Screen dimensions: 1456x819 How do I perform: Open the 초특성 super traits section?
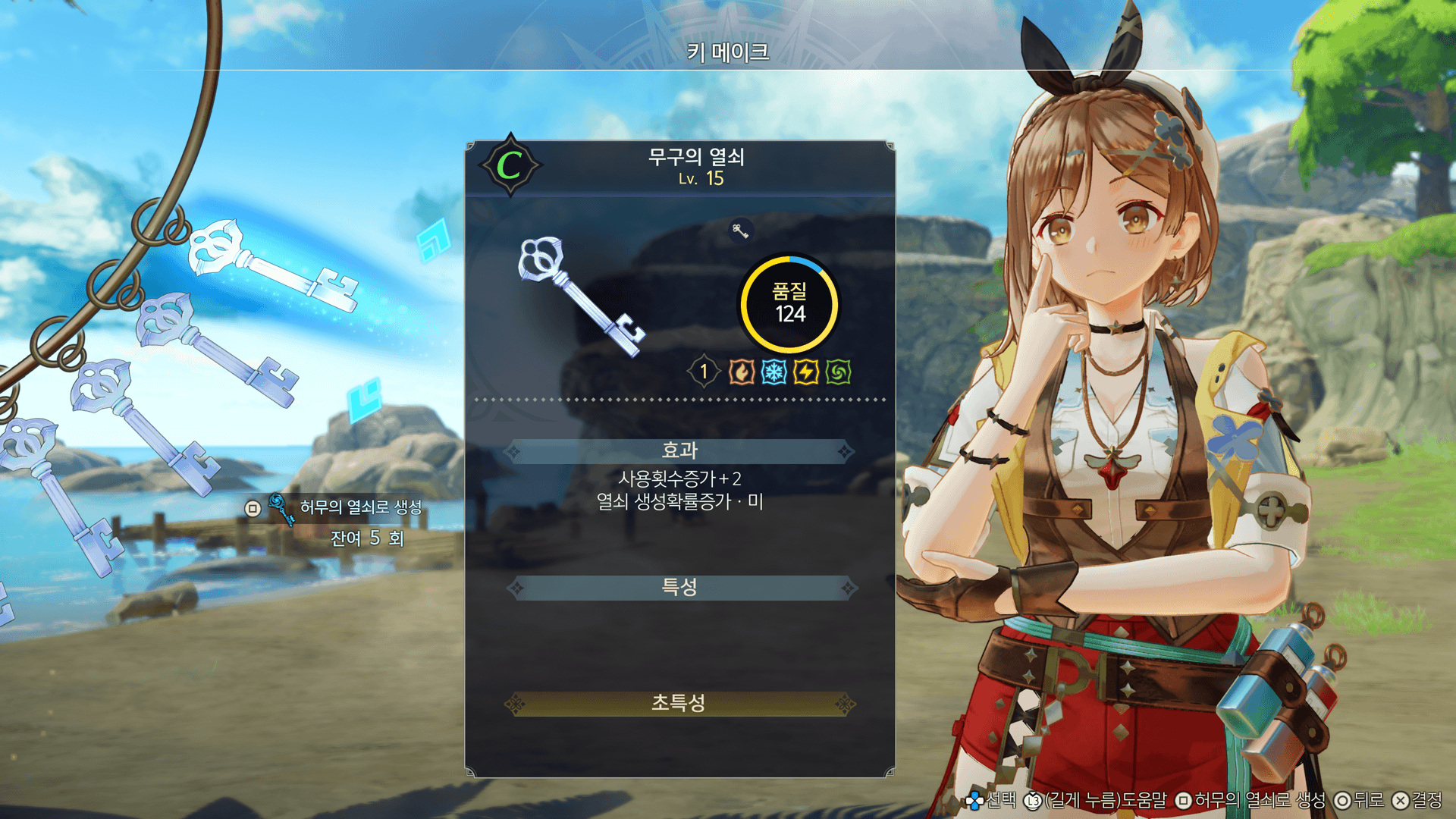[679, 704]
